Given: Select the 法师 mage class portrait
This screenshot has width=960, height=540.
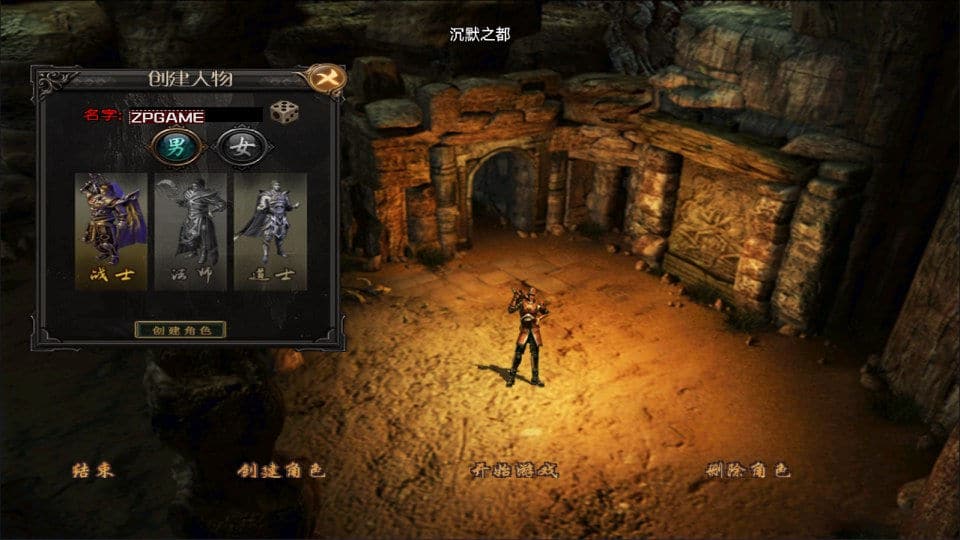Looking at the screenshot, I should point(190,231).
